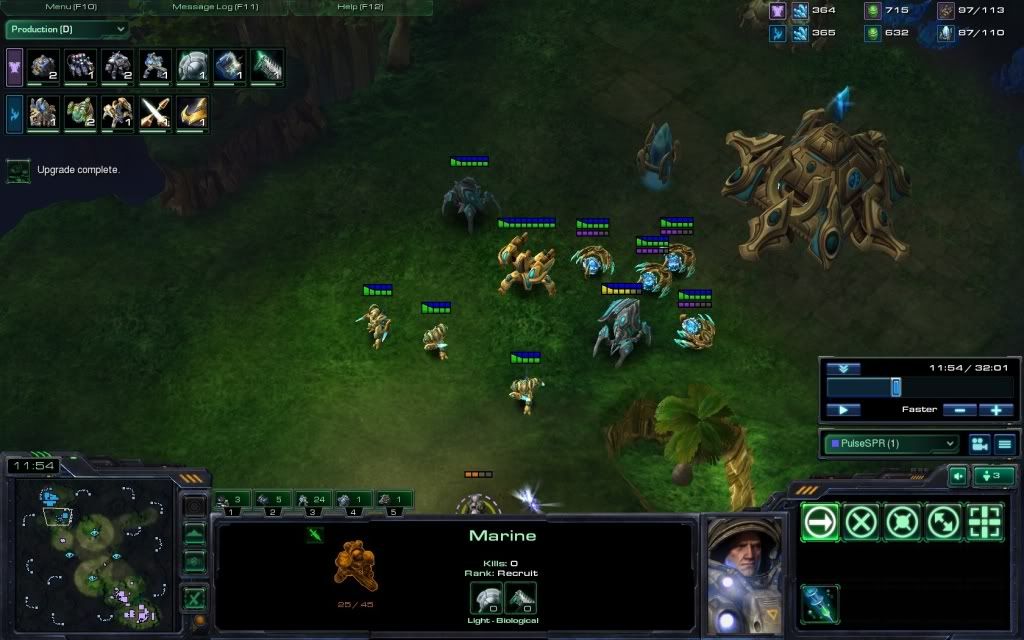Expand the Production (D) dropdown
Screen dimensions: 1024x640
(68, 29)
